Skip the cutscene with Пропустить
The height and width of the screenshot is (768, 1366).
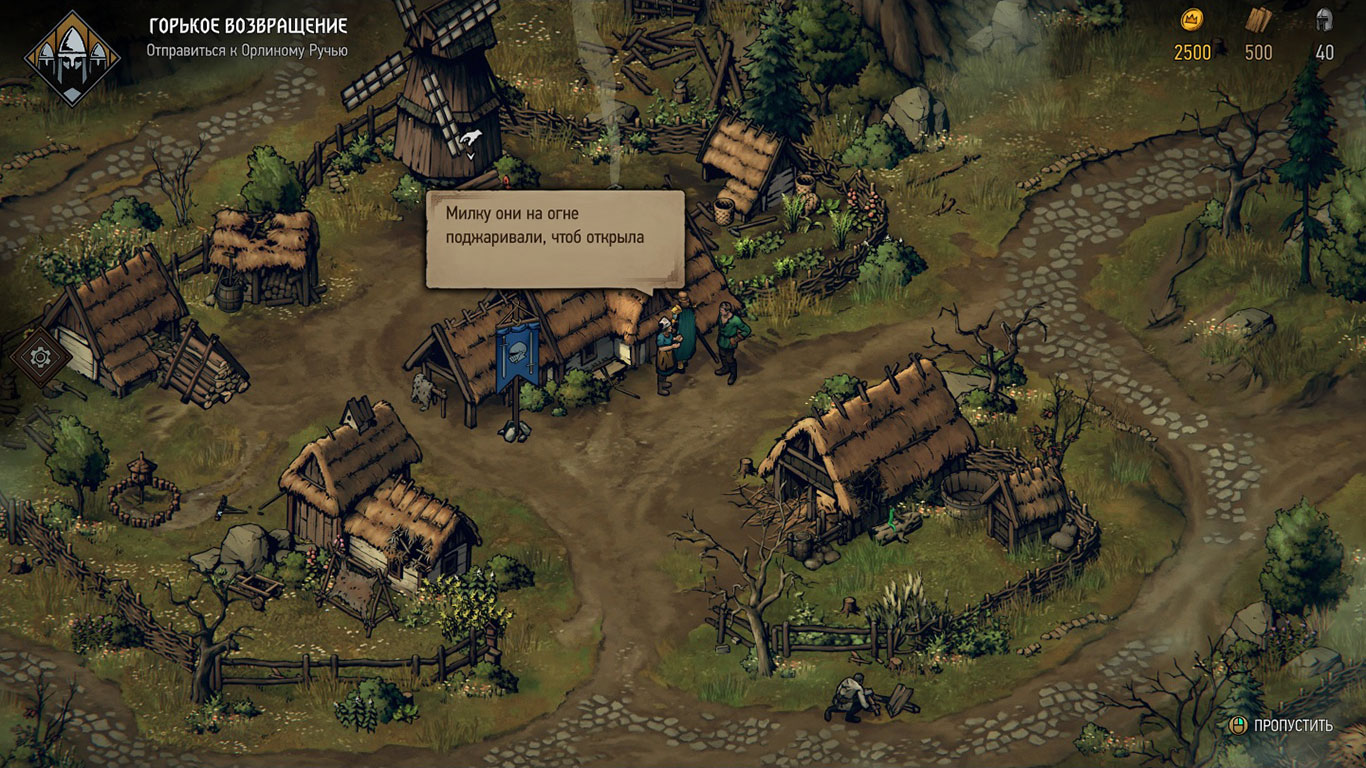pos(1282,725)
